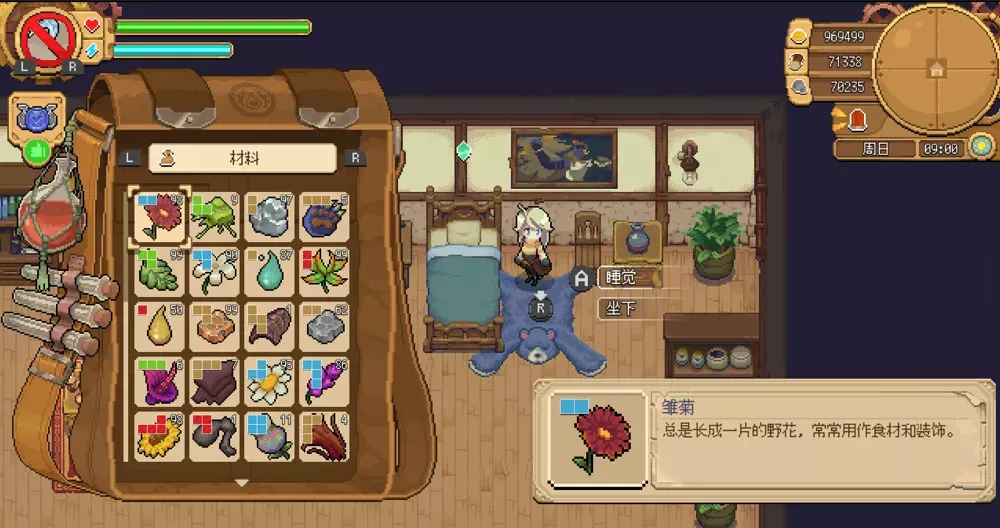Viewport: 1000px width, 528px height.
Task: Pick the teal water droplet slot
Action: click(268, 271)
